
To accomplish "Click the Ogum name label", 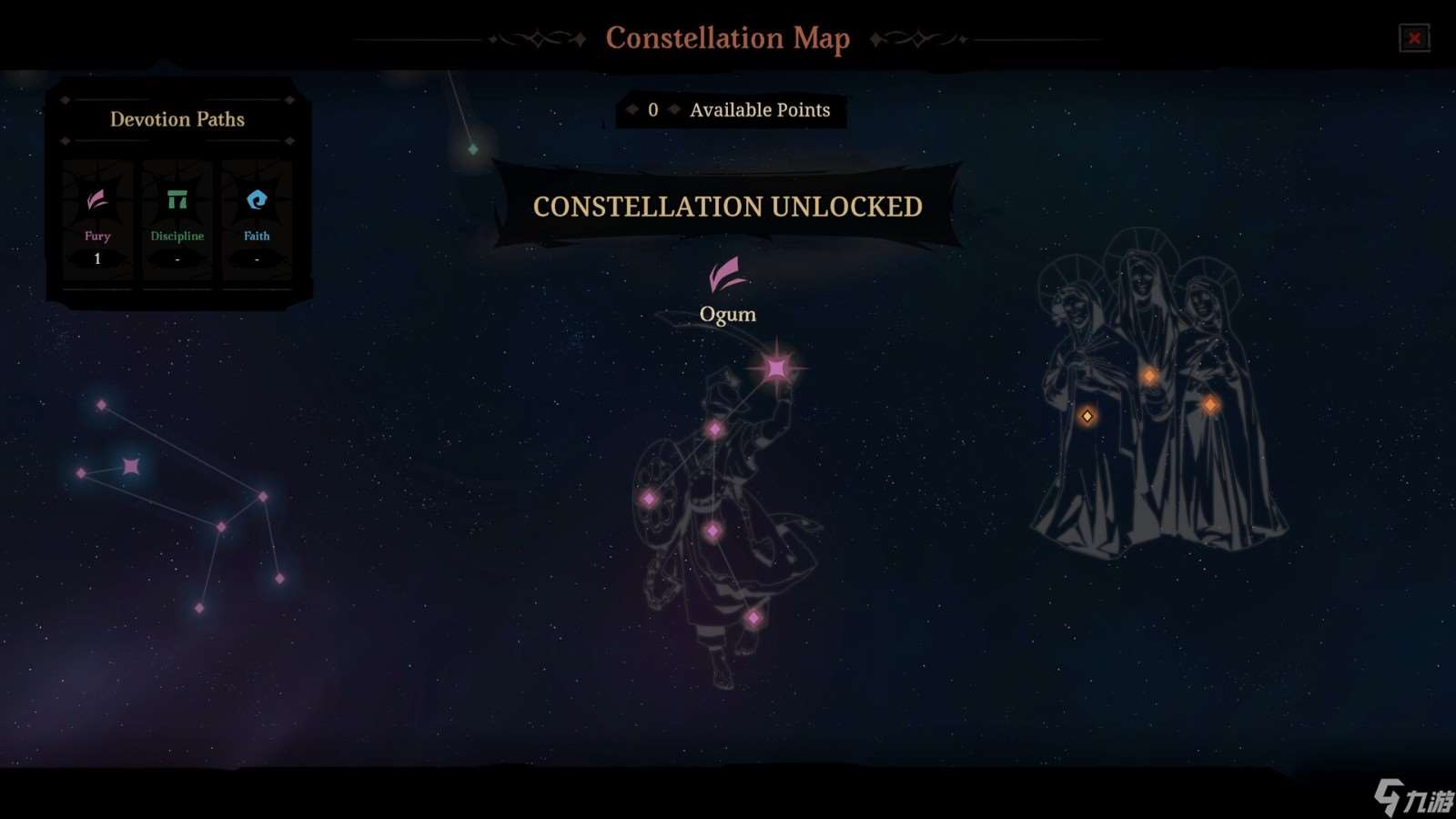I will coord(726,314).
